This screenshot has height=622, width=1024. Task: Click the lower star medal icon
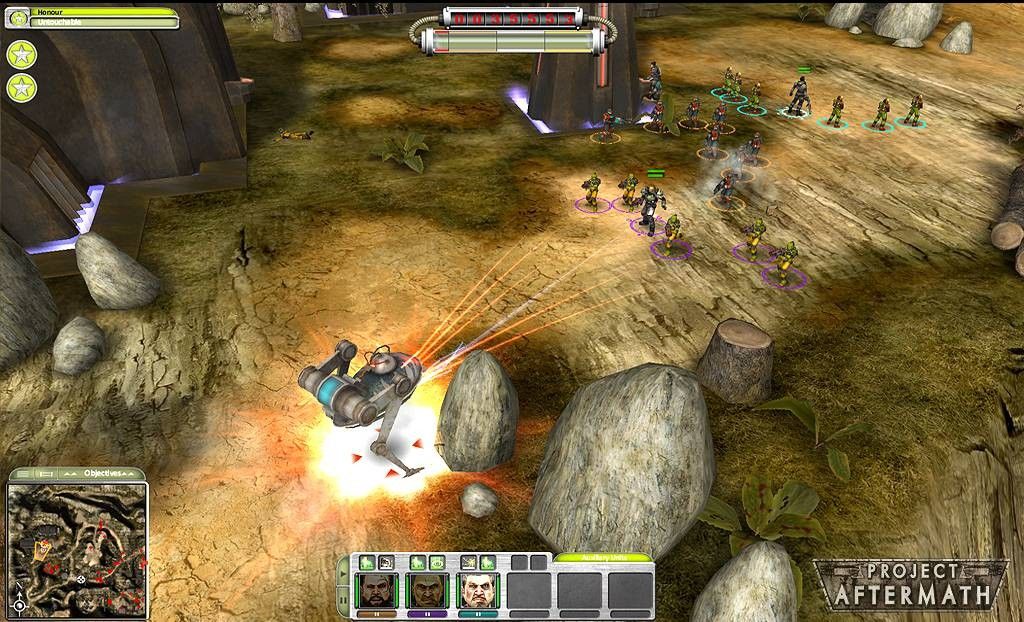point(20,88)
